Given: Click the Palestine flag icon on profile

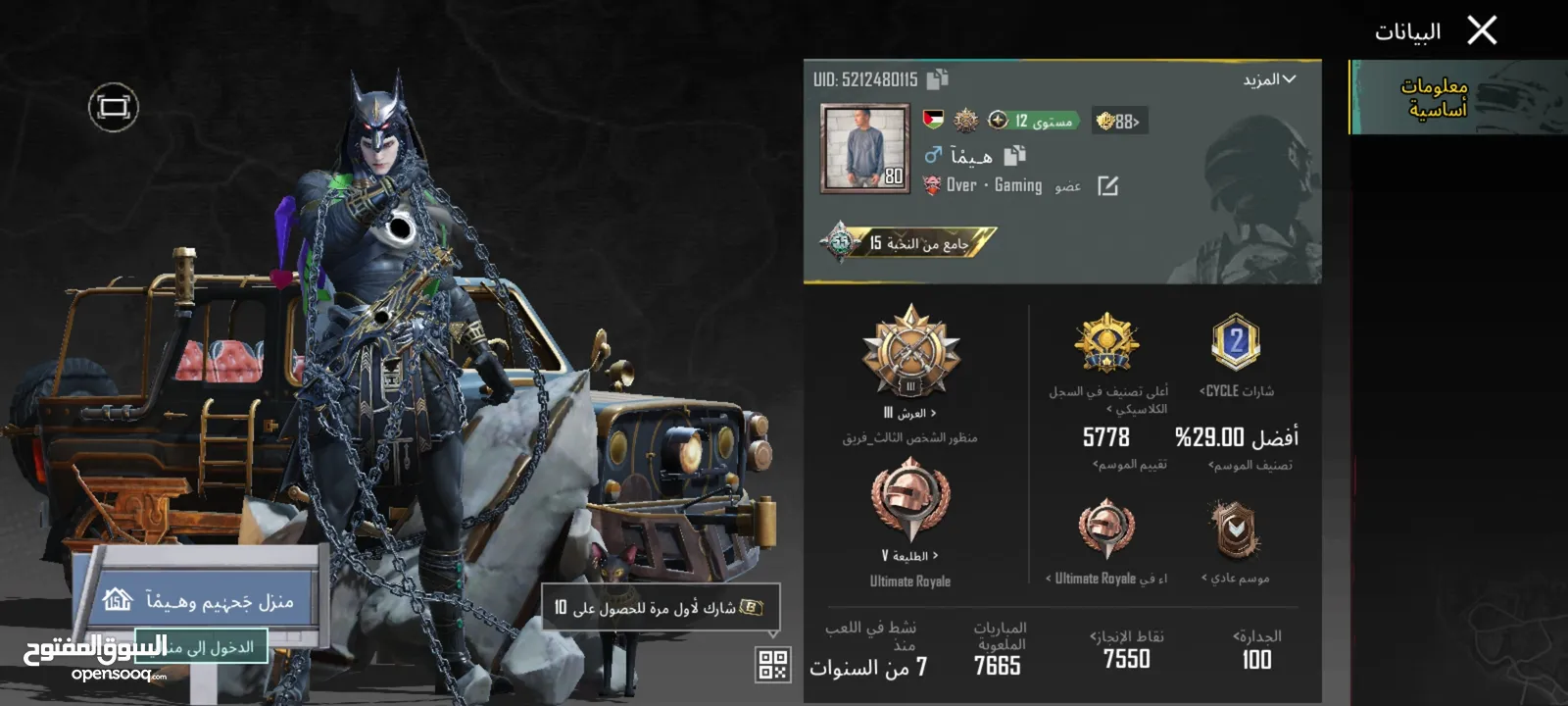Looking at the screenshot, I should click(933, 119).
